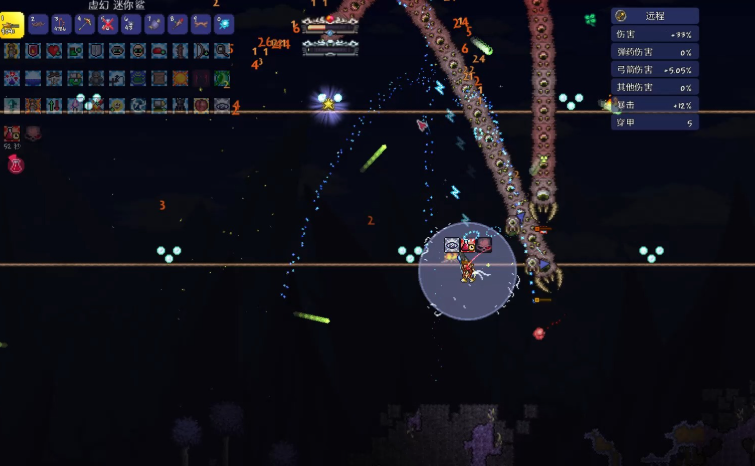Click the 远程 header on the stats panel
This screenshot has width=755, height=466.
[x=655, y=16]
